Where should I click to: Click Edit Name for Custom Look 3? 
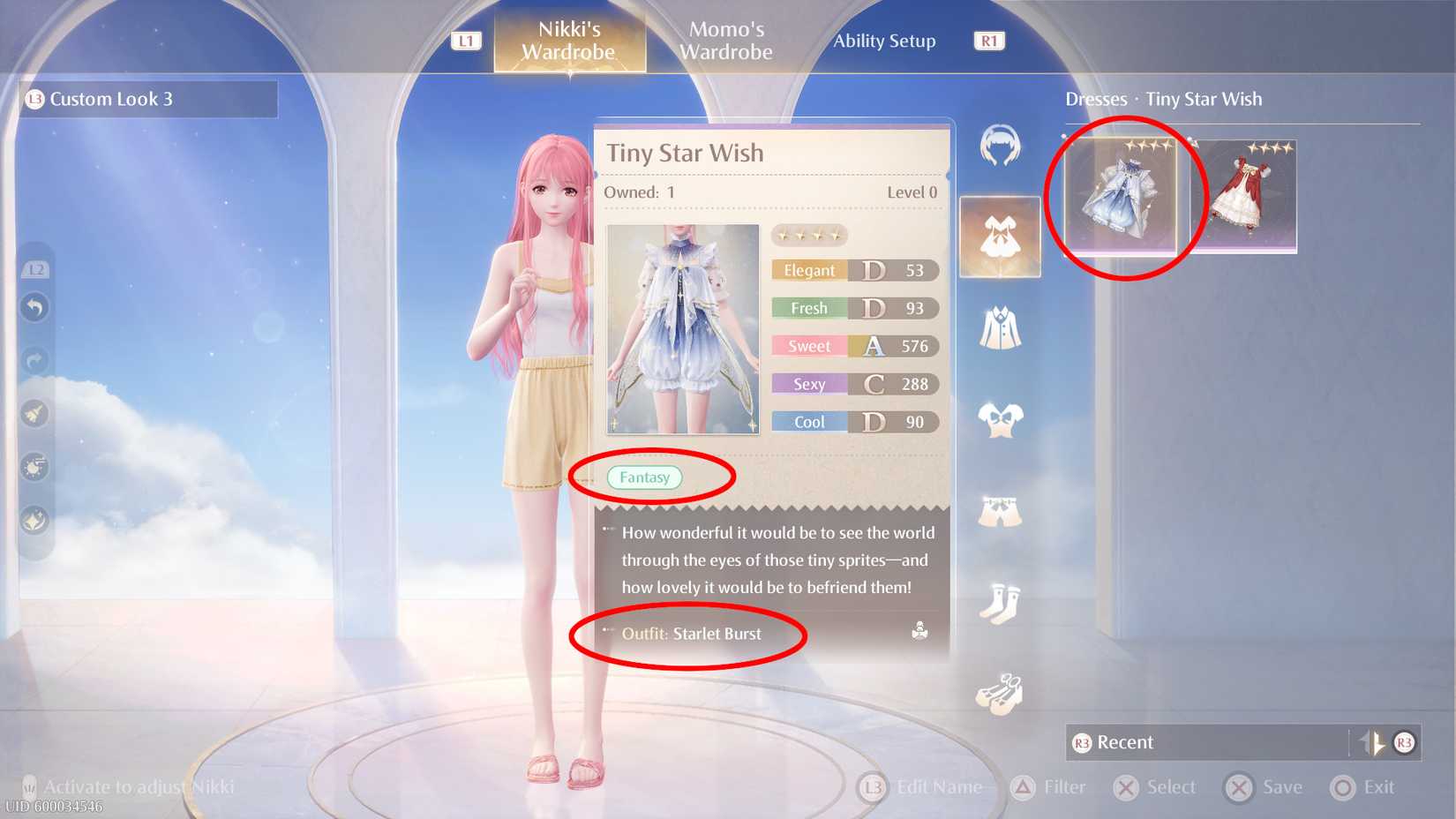pyautogui.click(x=923, y=786)
